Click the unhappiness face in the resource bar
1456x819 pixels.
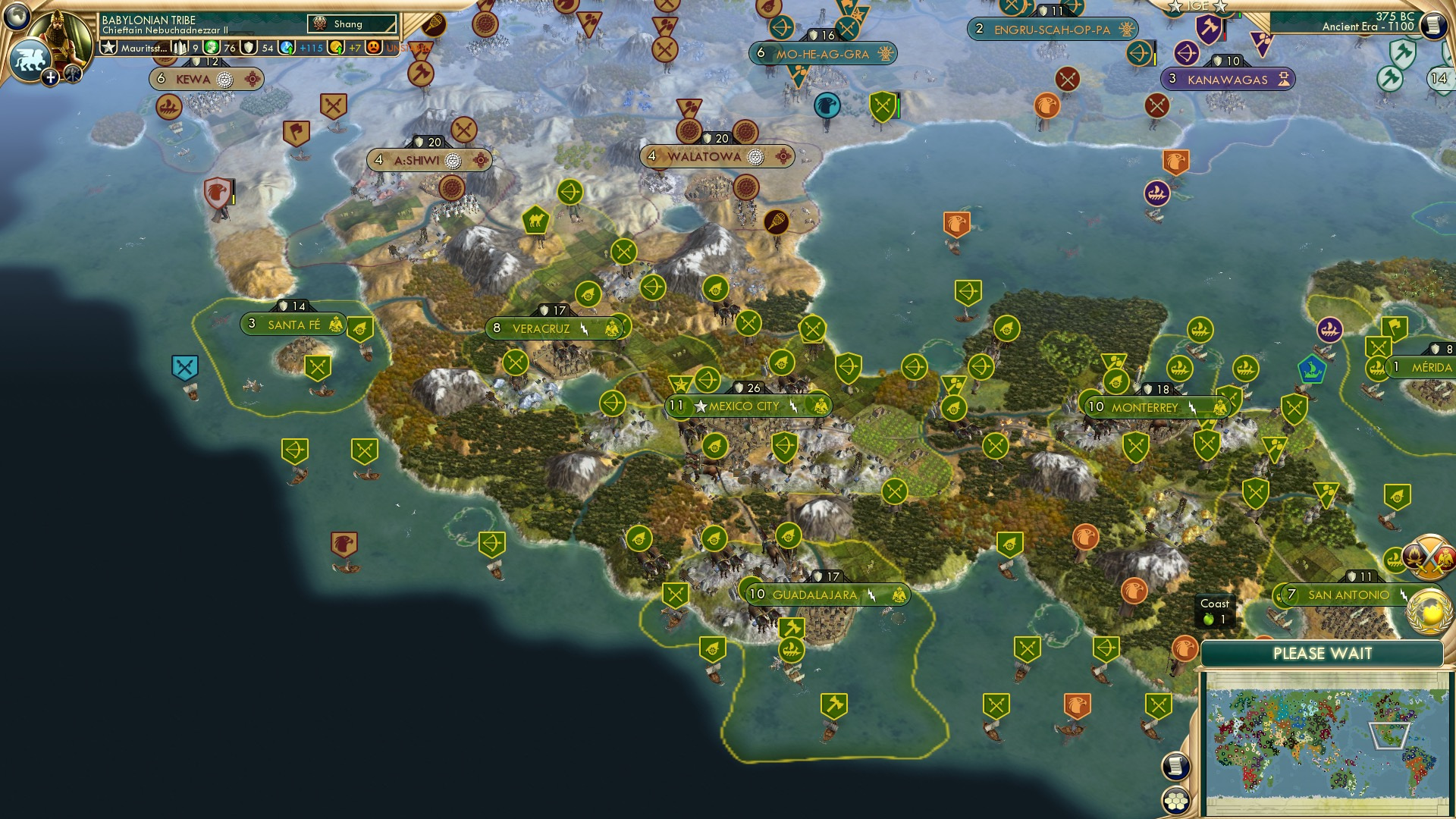pyautogui.click(x=374, y=48)
